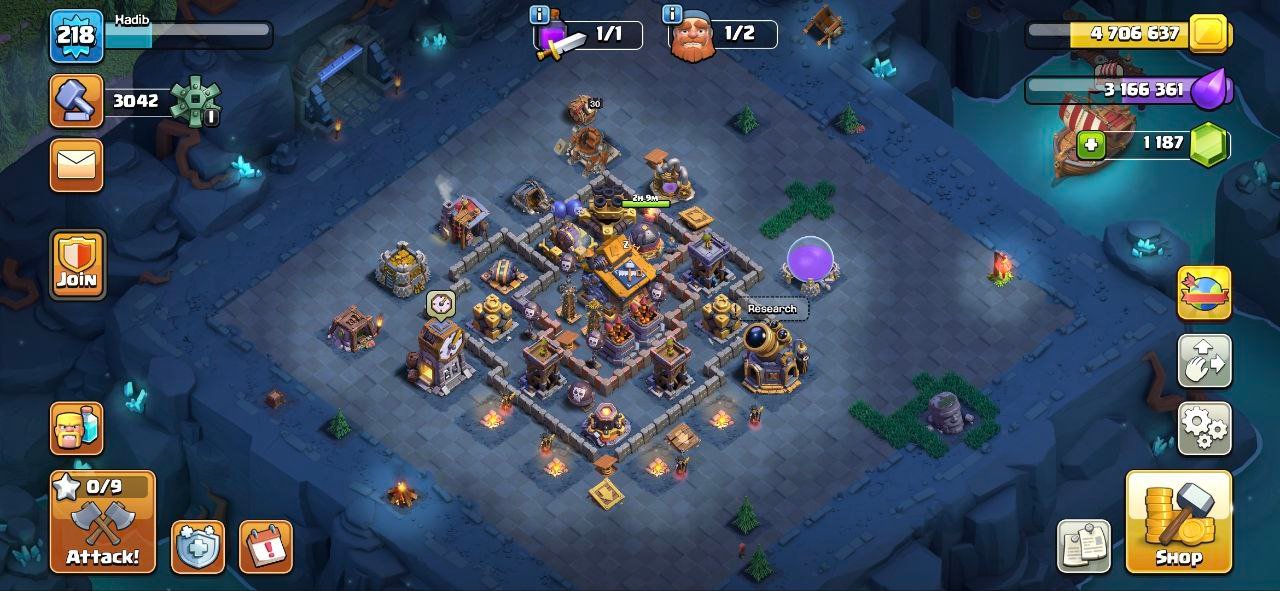This screenshot has height=591, width=1280.
Task: Tap the Join clan shield button
Action: [77, 265]
